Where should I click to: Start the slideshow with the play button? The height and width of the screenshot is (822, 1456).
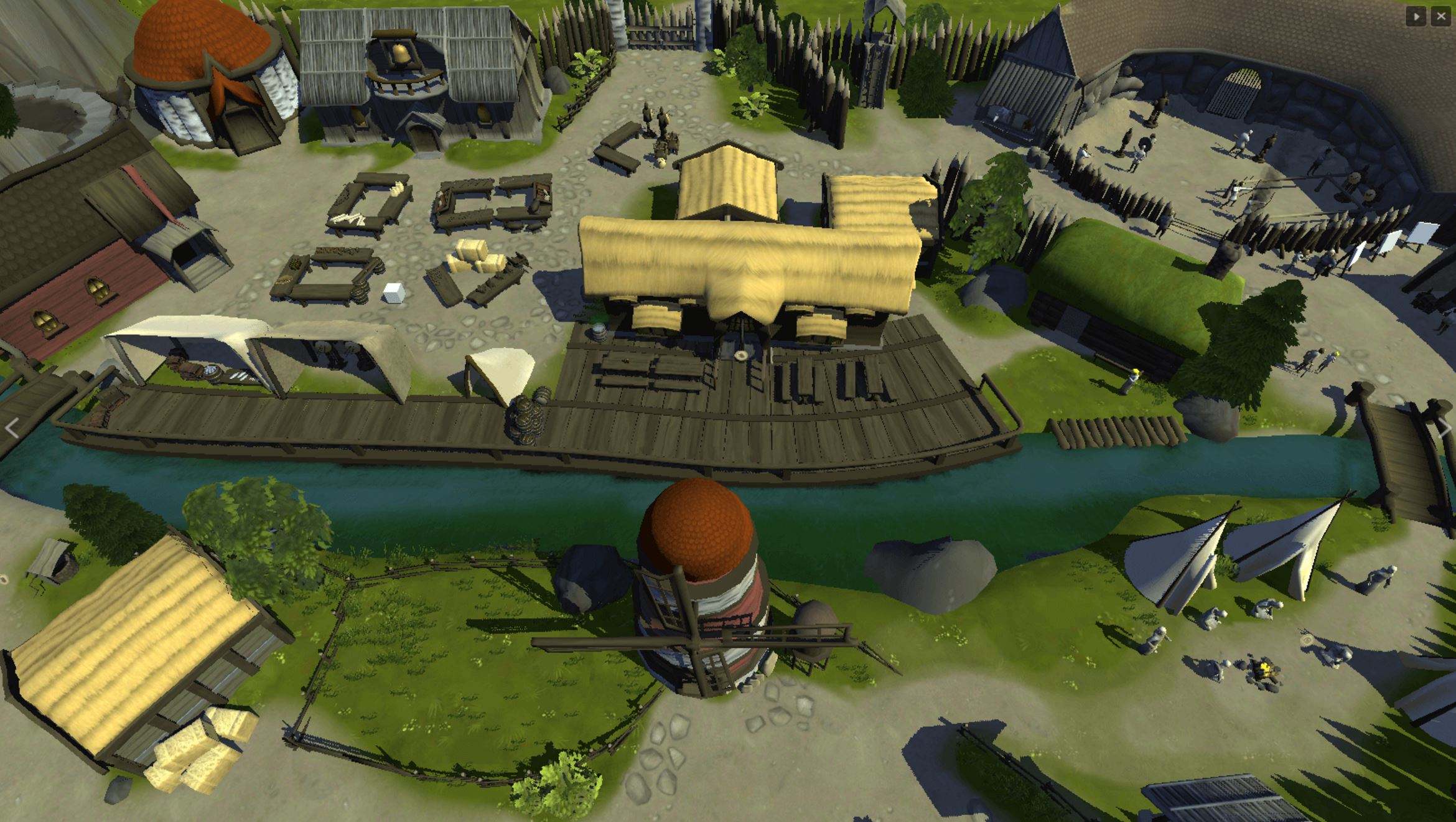click(x=1416, y=17)
